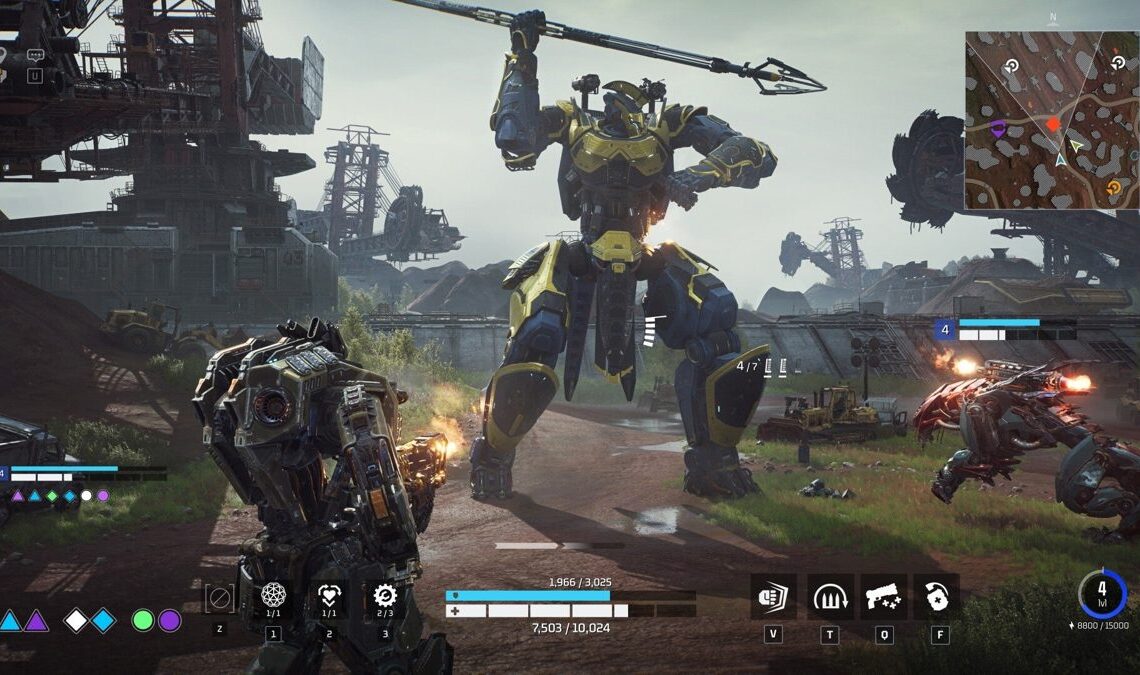Image resolution: width=1140 pixels, height=675 pixels.
Task: Trigger the fist melee ability
Action: 773,596
